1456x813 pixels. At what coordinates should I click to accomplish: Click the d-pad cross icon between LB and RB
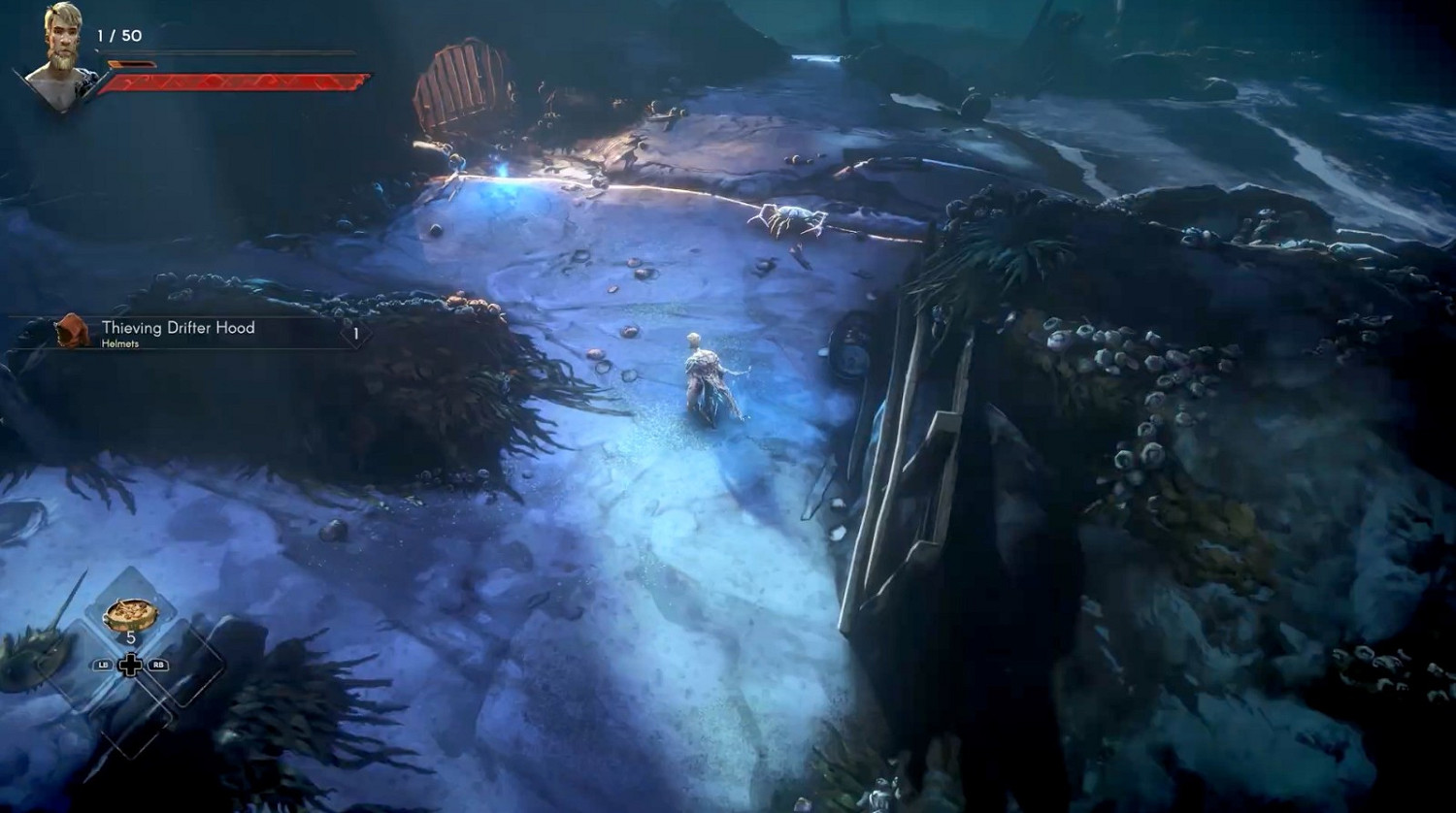[x=130, y=667]
